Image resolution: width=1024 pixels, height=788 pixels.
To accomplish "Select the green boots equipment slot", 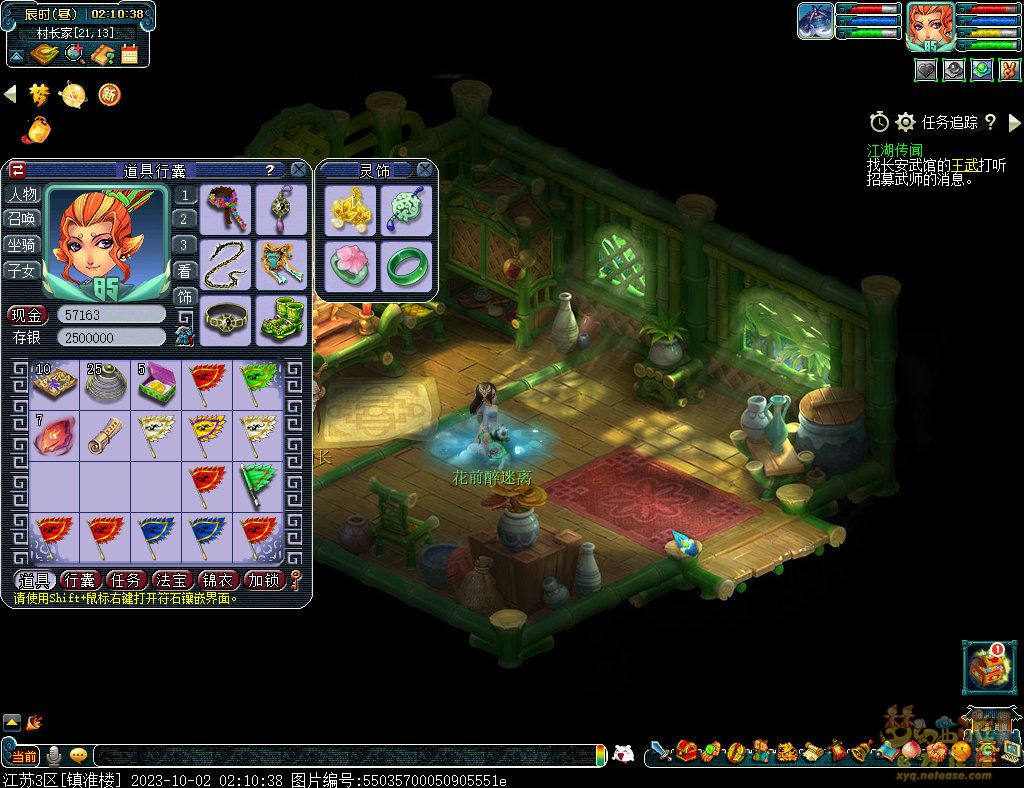I will (281, 319).
